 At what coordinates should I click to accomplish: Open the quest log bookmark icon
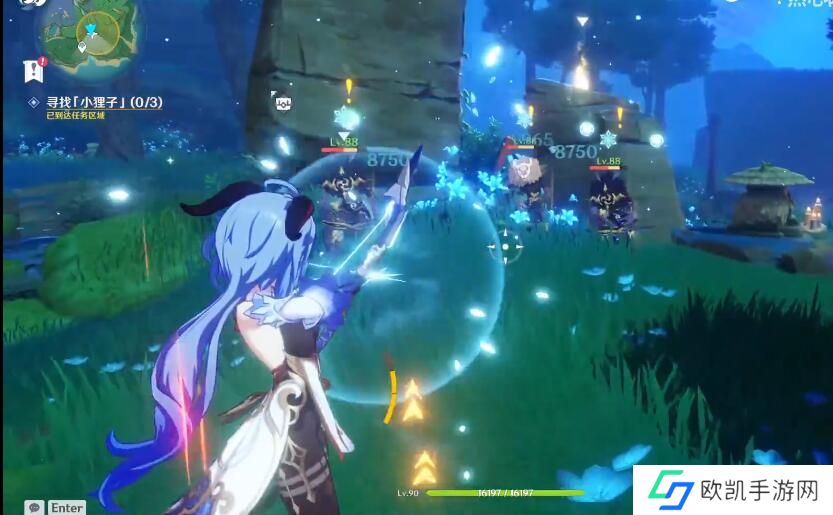[x=34, y=70]
